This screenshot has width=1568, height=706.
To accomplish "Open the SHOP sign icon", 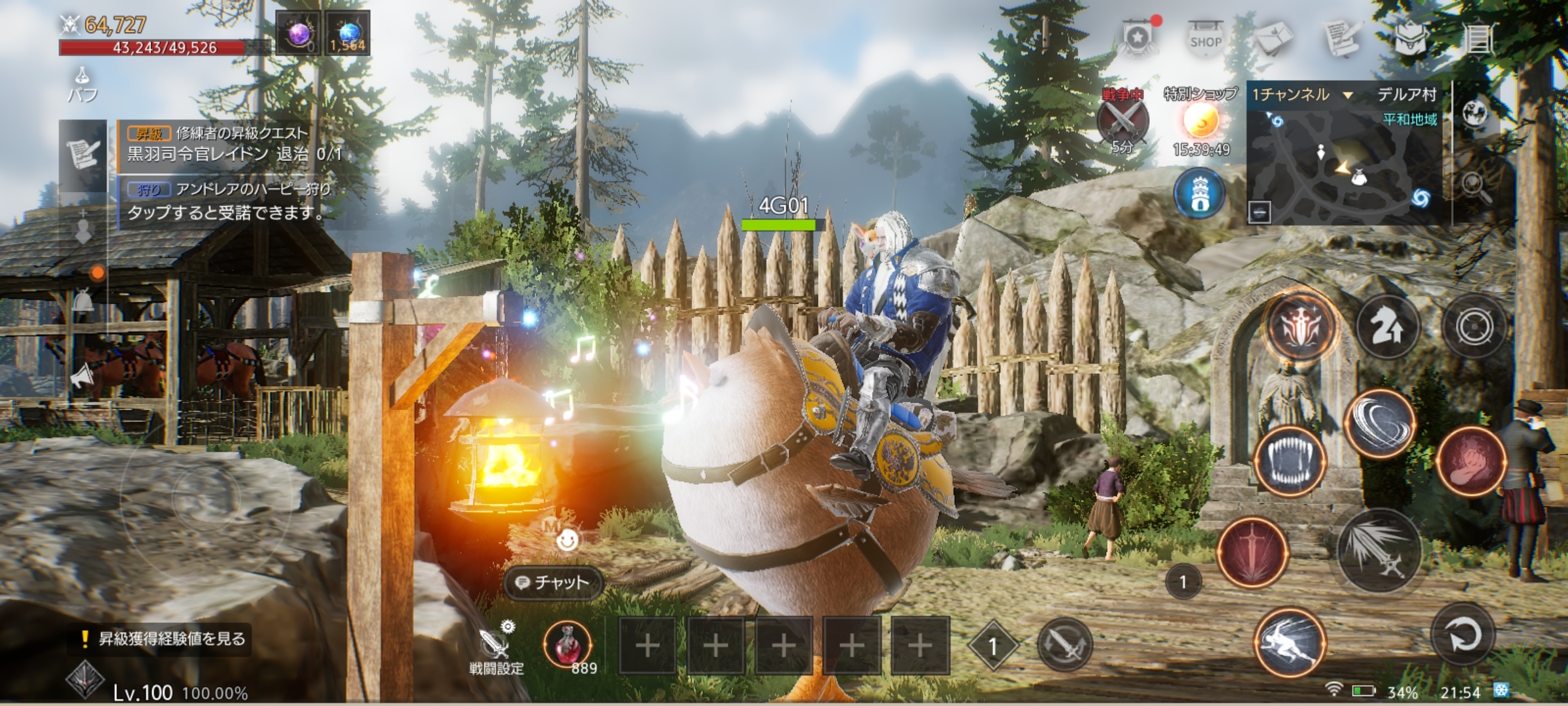I will [1205, 39].
